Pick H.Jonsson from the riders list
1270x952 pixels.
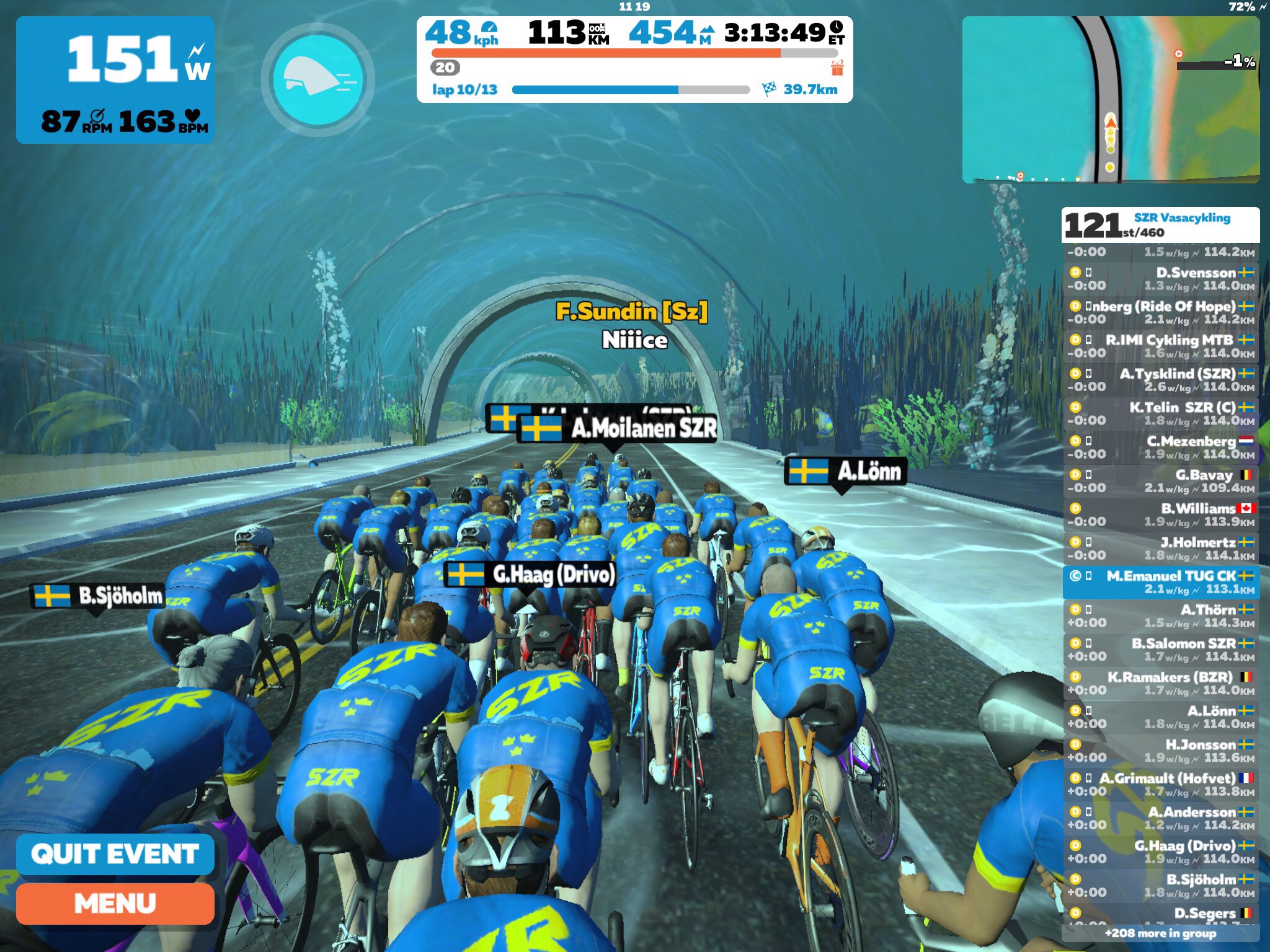coord(1160,751)
